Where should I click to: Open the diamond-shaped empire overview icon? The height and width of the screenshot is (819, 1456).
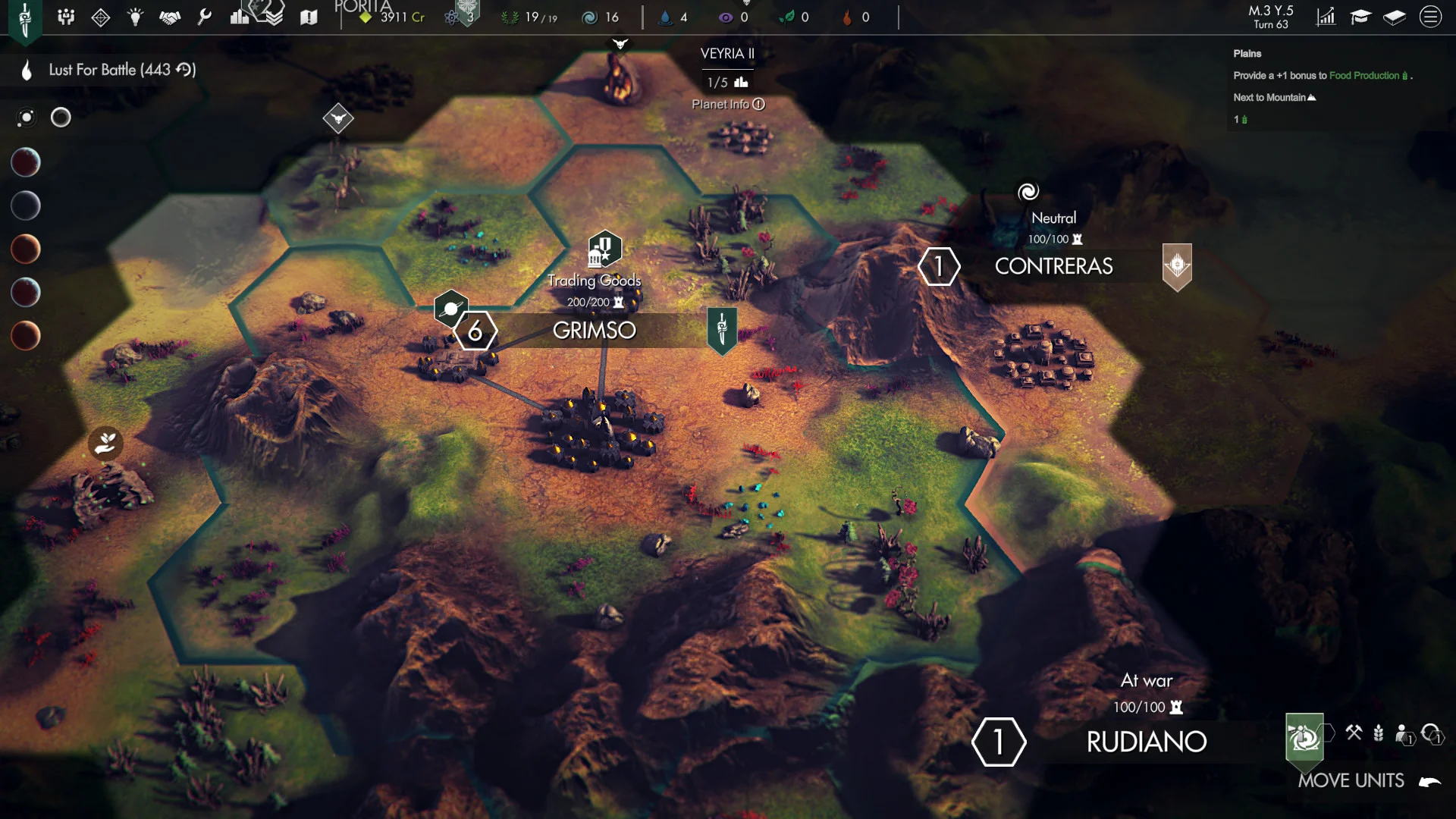click(101, 17)
